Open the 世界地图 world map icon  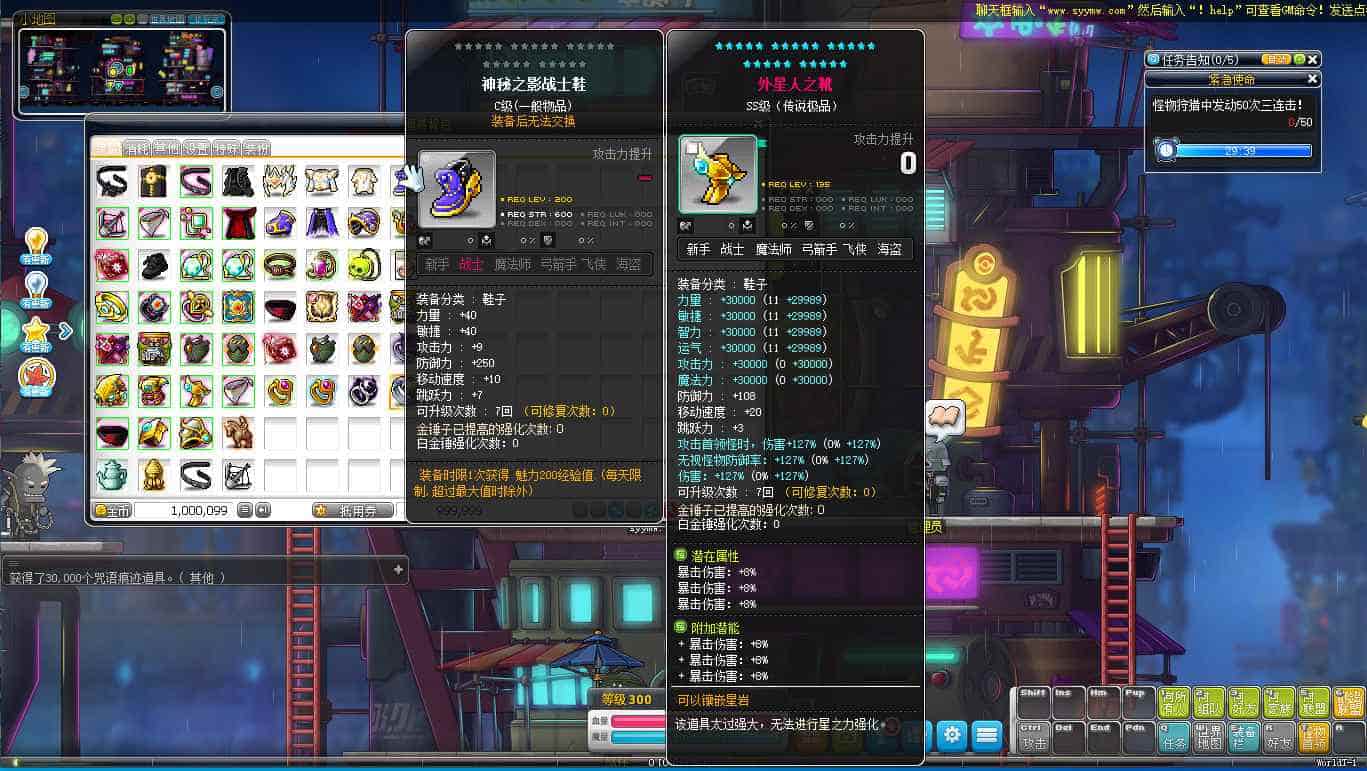[x=1208, y=736]
